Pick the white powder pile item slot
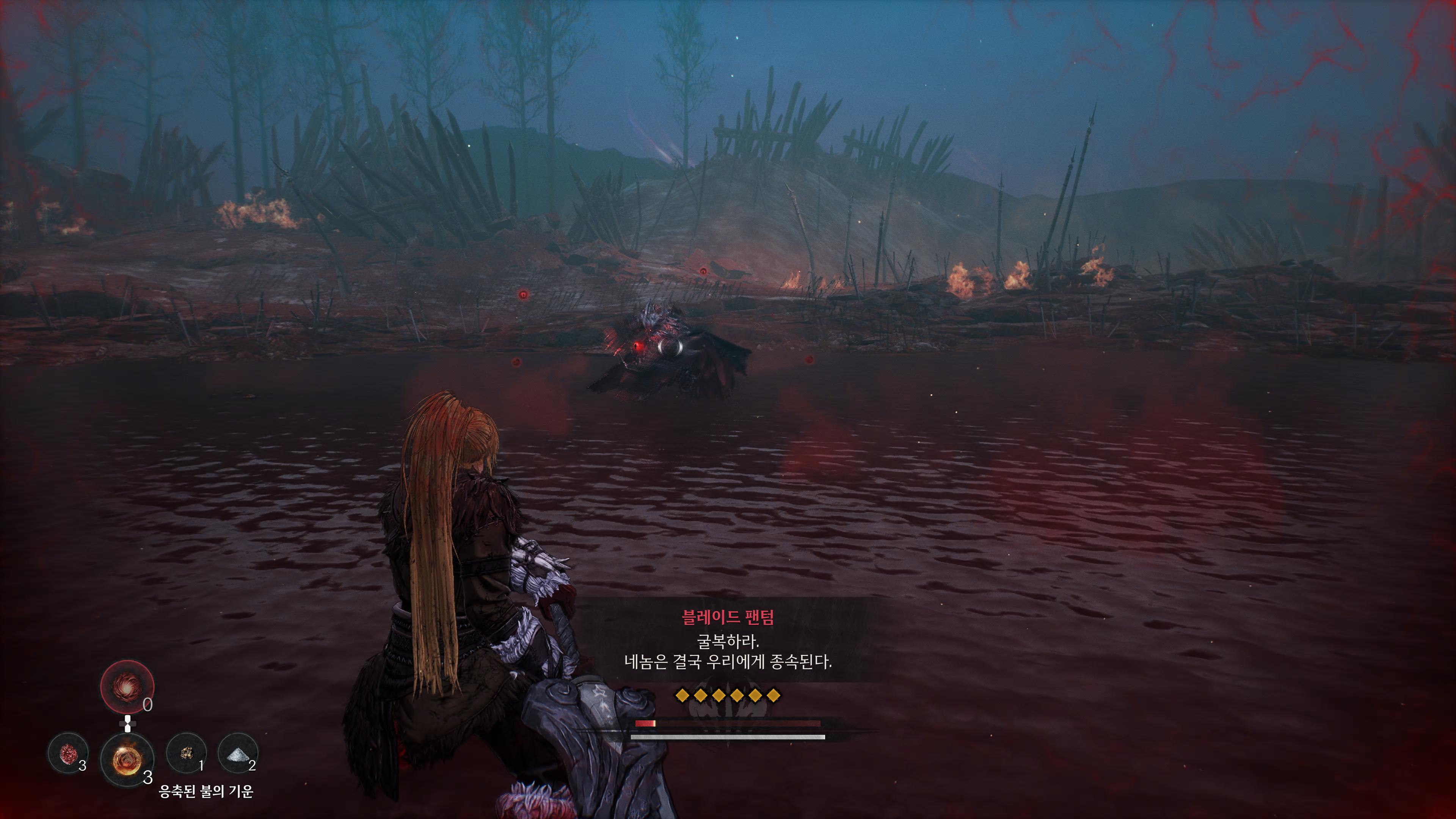 pos(237,753)
